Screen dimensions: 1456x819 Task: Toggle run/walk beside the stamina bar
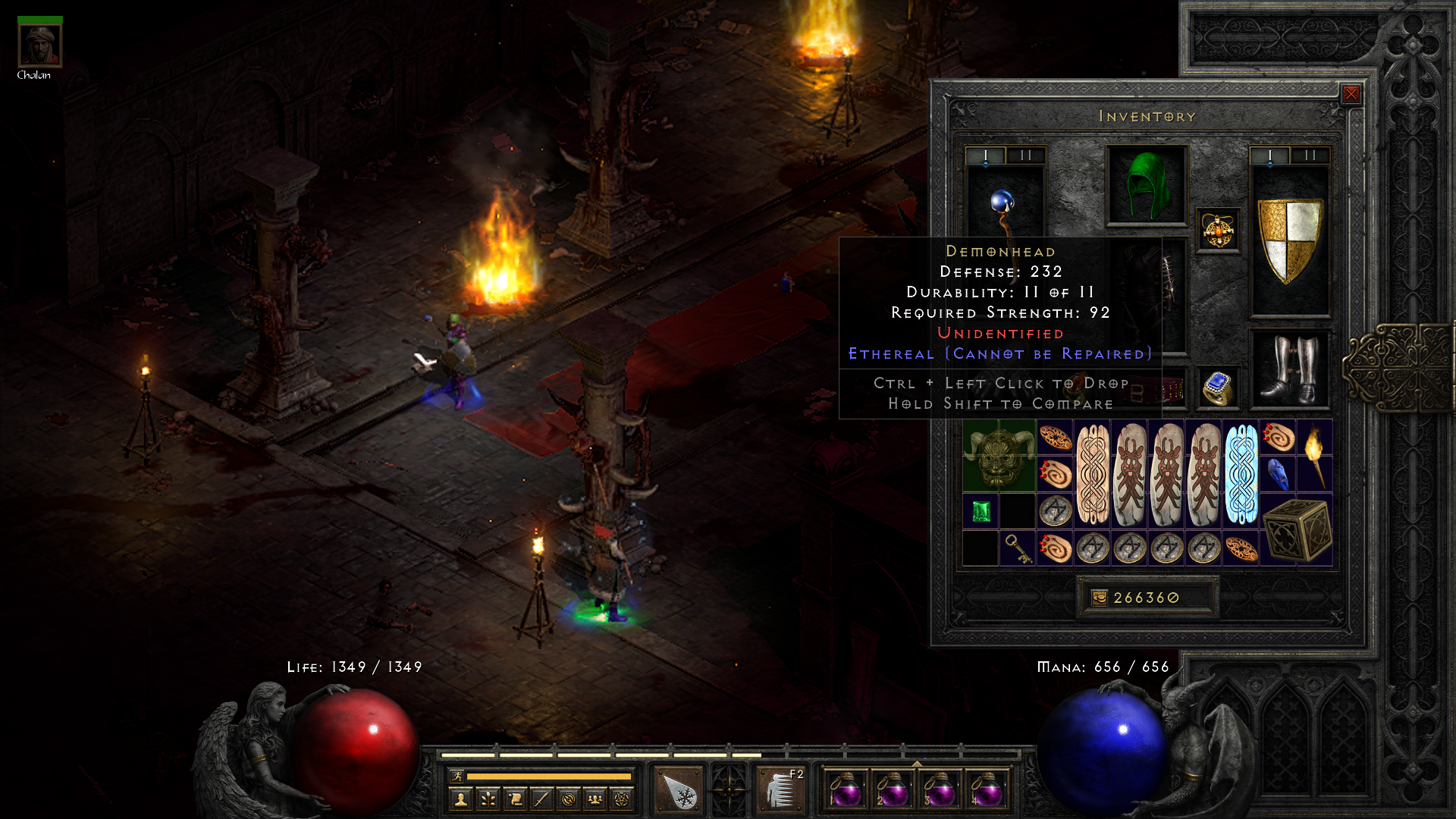457,776
